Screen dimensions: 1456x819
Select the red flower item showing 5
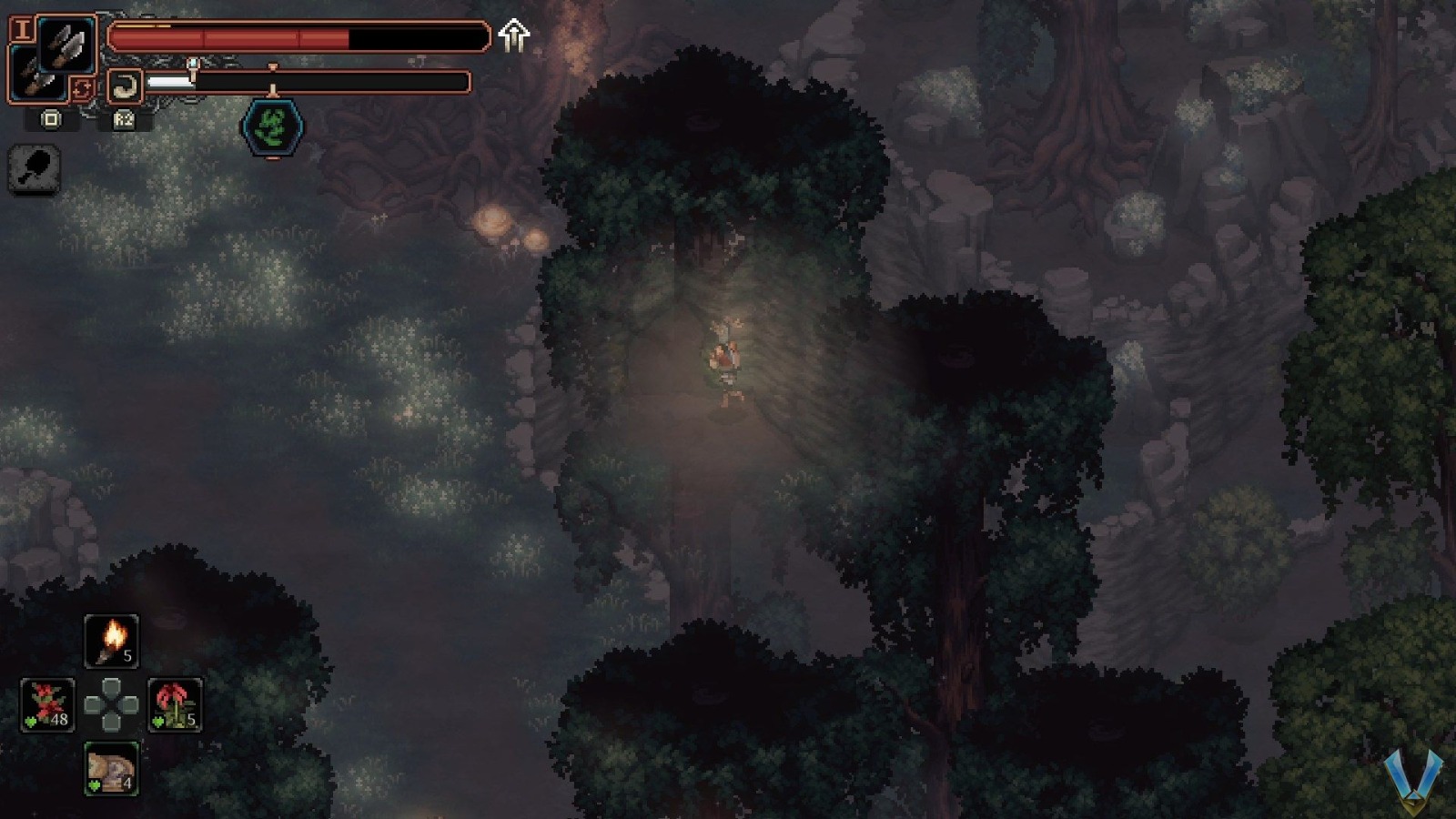(175, 705)
